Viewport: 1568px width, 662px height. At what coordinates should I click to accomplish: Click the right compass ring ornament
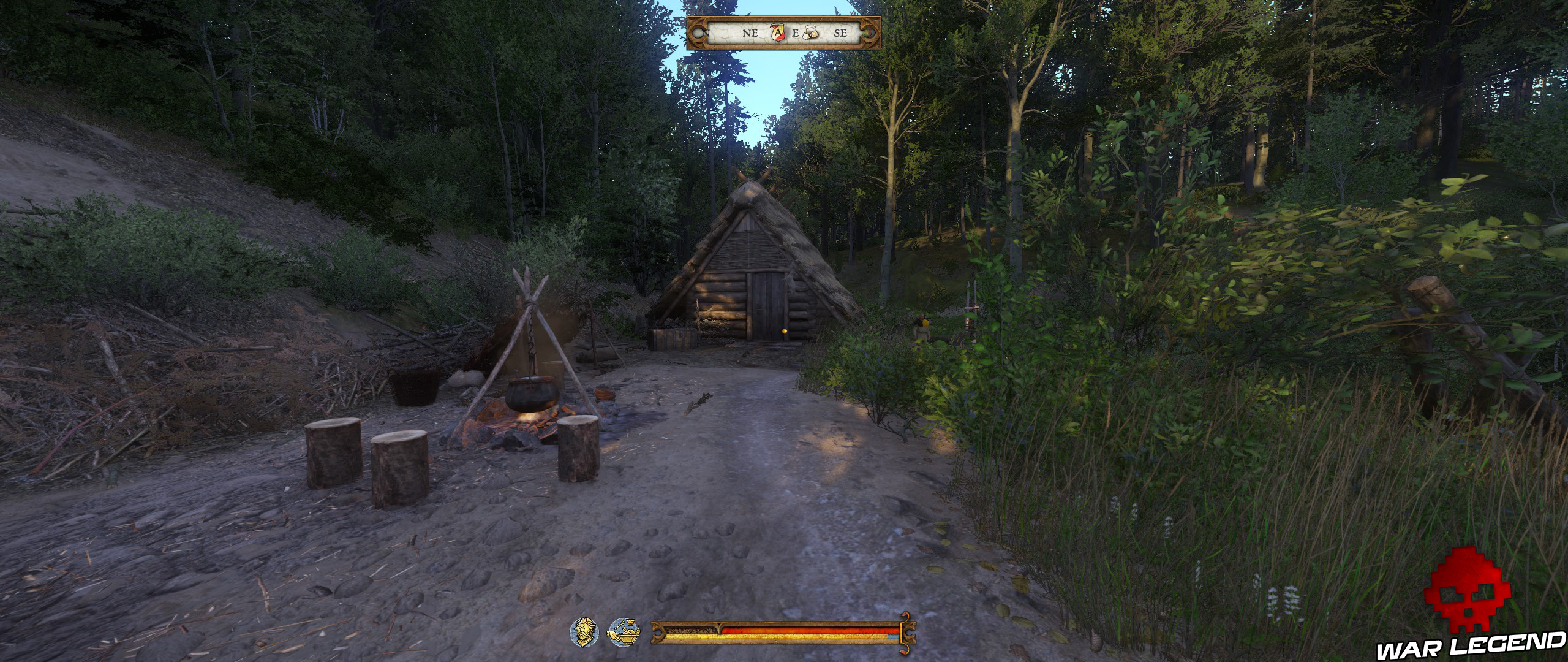tap(870, 34)
